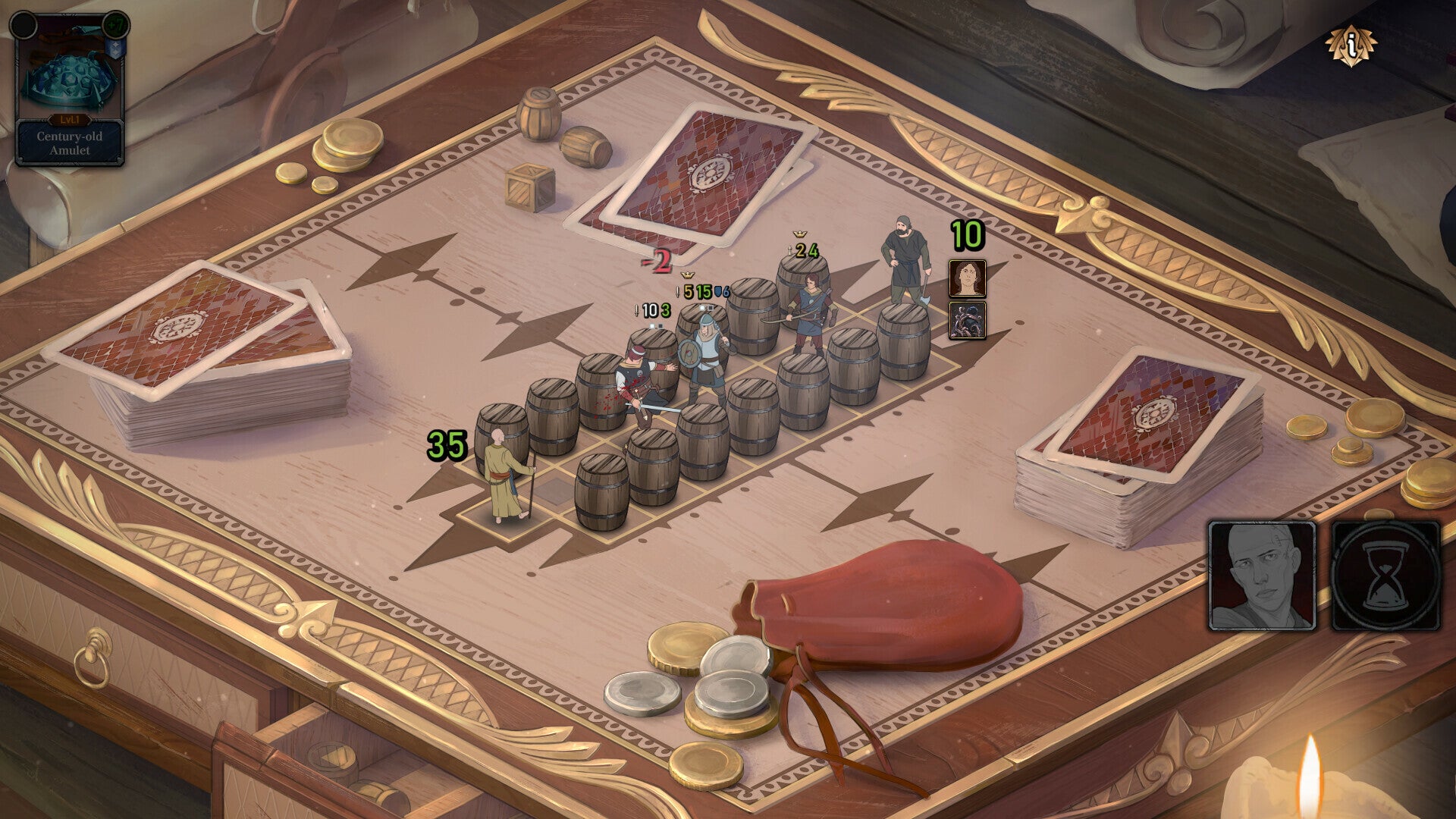Viewport: 1456px width, 819px height.
Task: Select the Century-old Amulet card
Action: 69,89
